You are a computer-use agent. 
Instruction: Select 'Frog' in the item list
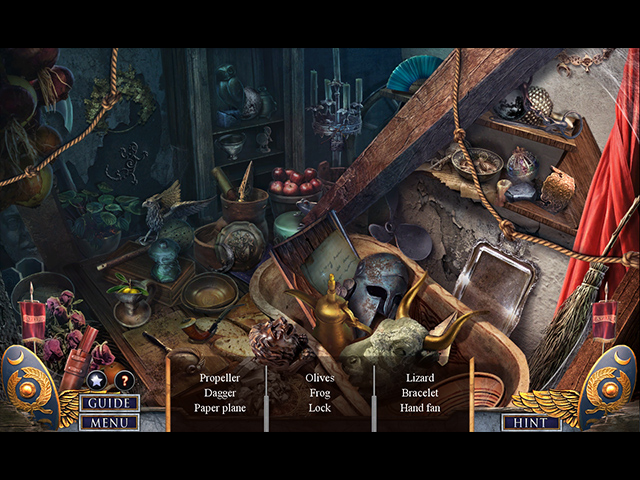320,393
